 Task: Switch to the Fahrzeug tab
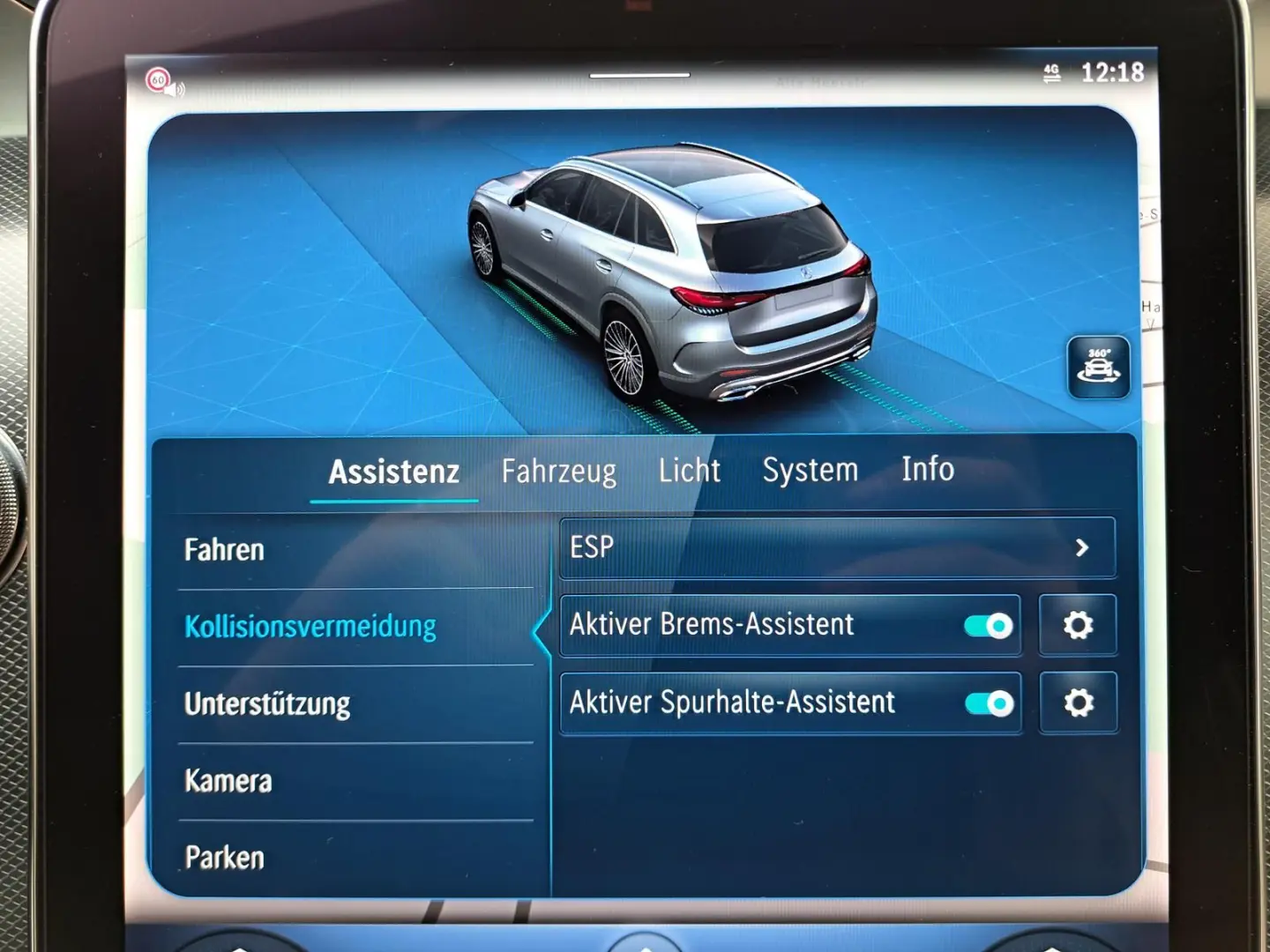(x=559, y=472)
